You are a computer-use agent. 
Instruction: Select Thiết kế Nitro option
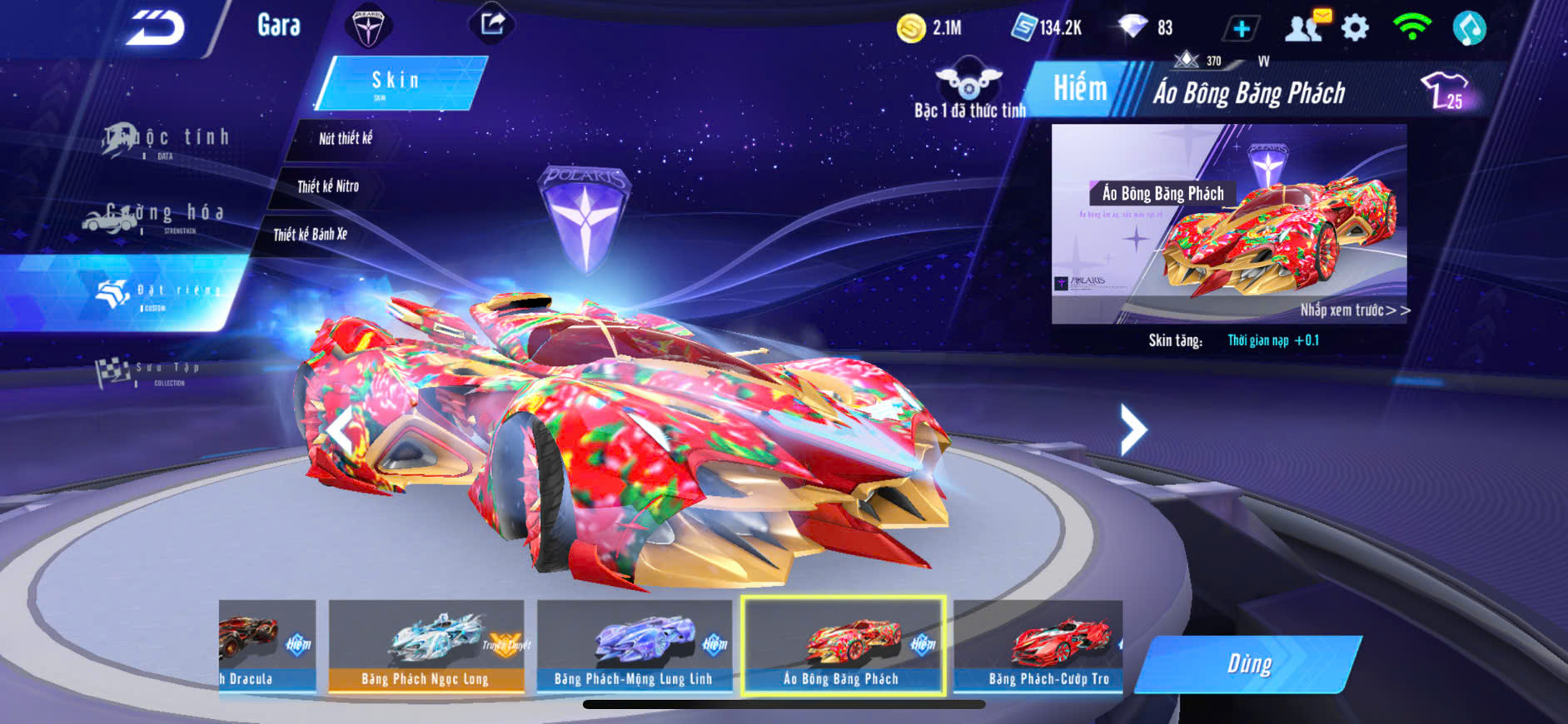tap(328, 186)
